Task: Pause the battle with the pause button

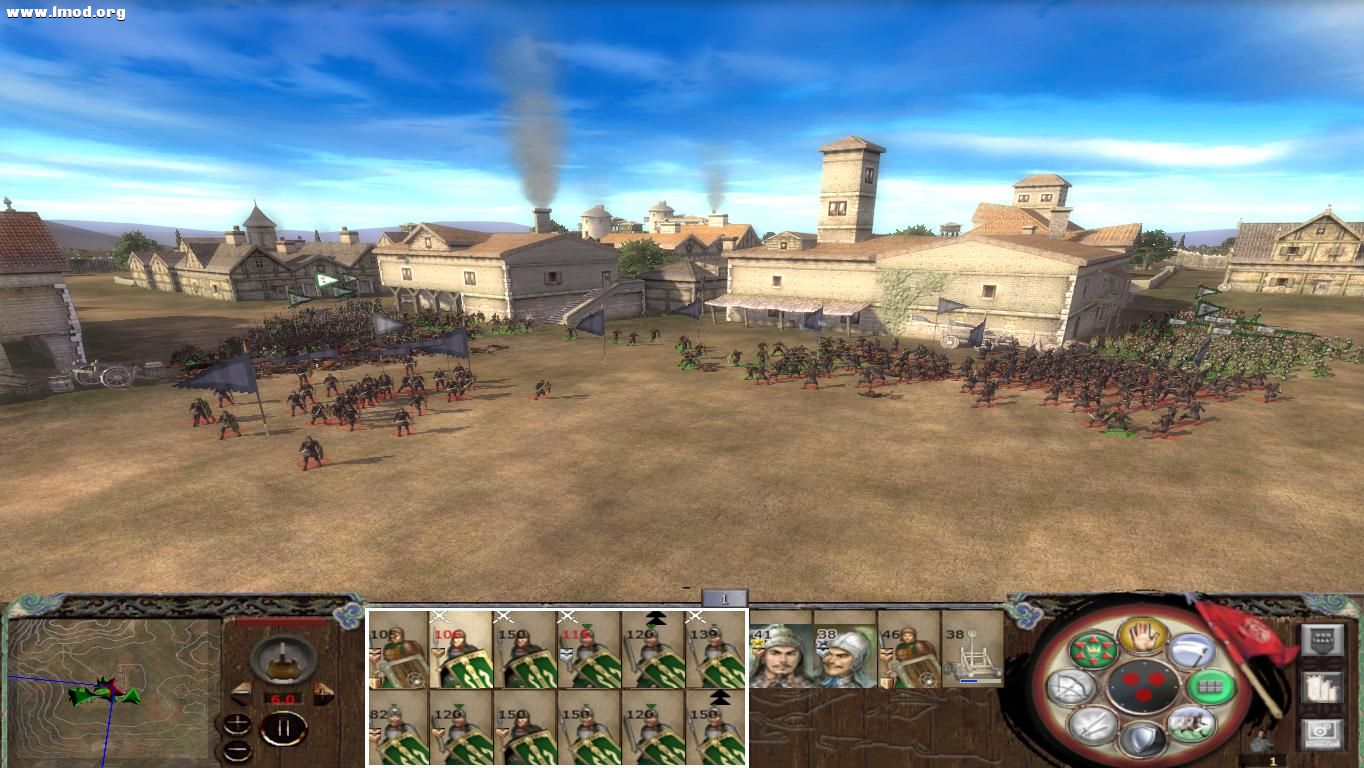Action: point(285,727)
